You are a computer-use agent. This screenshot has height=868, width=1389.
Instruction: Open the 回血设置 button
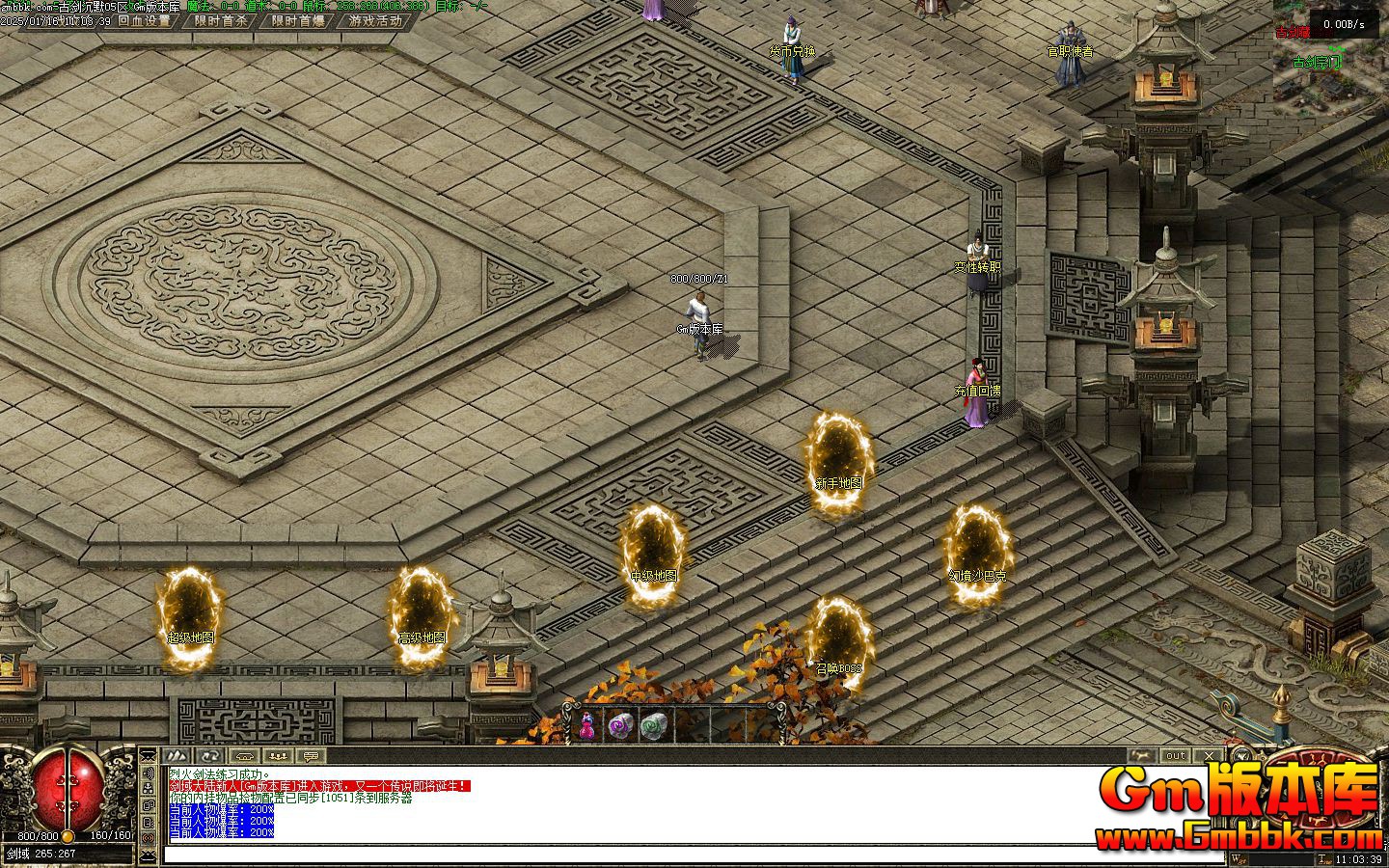[x=144, y=20]
